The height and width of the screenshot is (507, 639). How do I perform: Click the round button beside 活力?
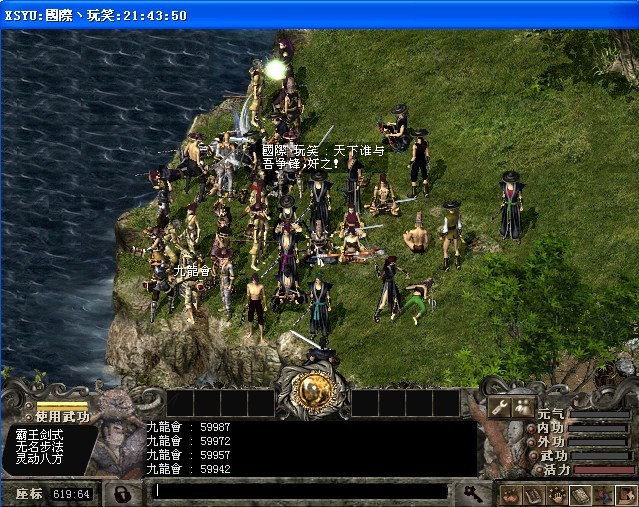pos(536,469)
